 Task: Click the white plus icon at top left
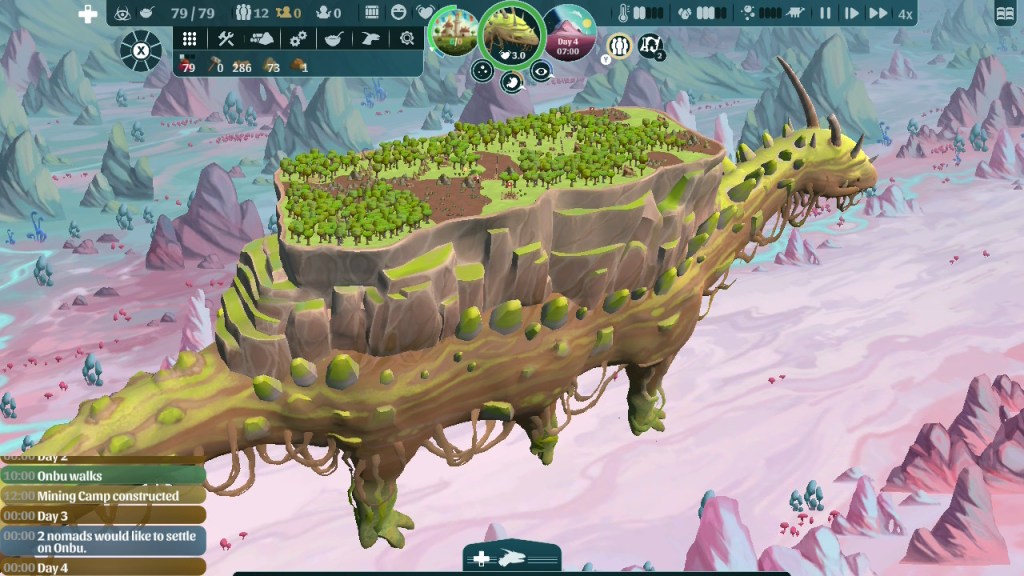(x=88, y=15)
